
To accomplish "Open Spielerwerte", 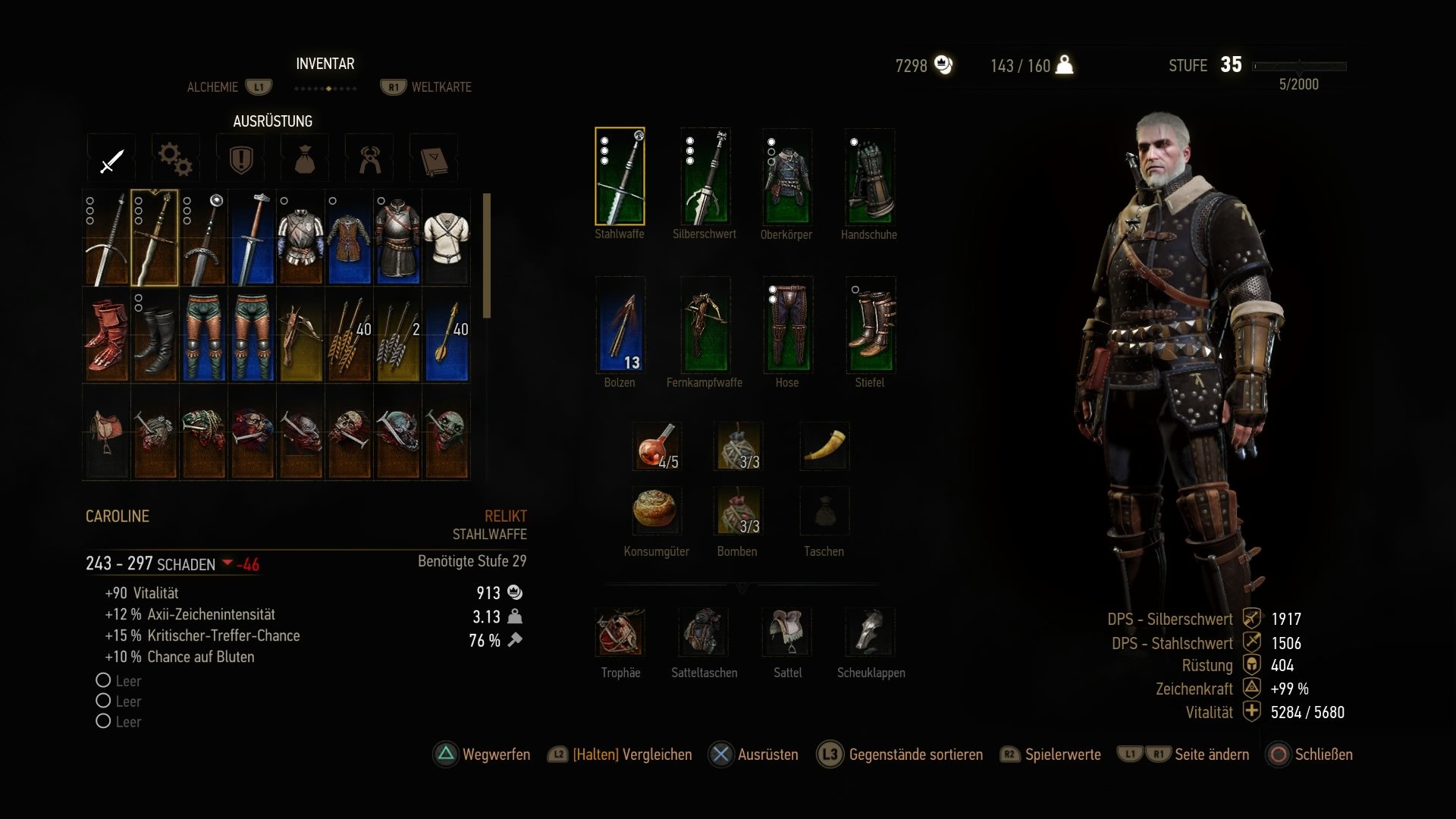I will point(1062,755).
